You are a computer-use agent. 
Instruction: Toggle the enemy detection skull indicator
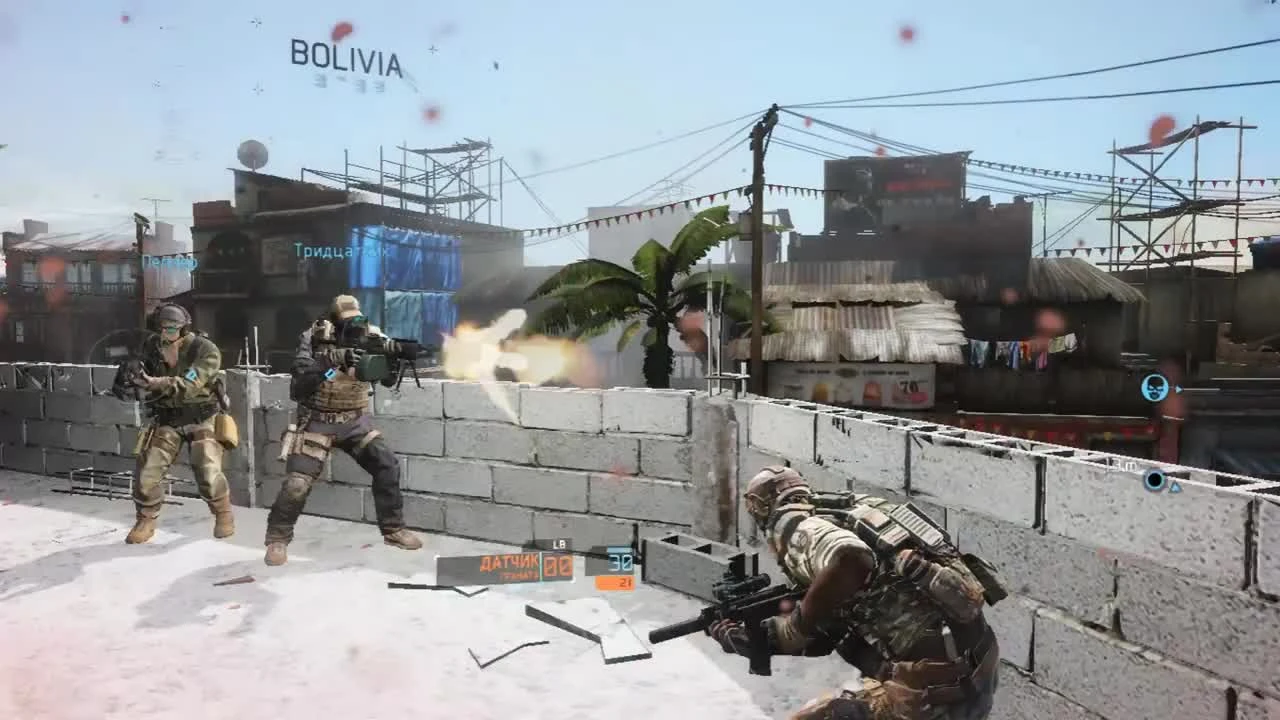[x=1155, y=388]
